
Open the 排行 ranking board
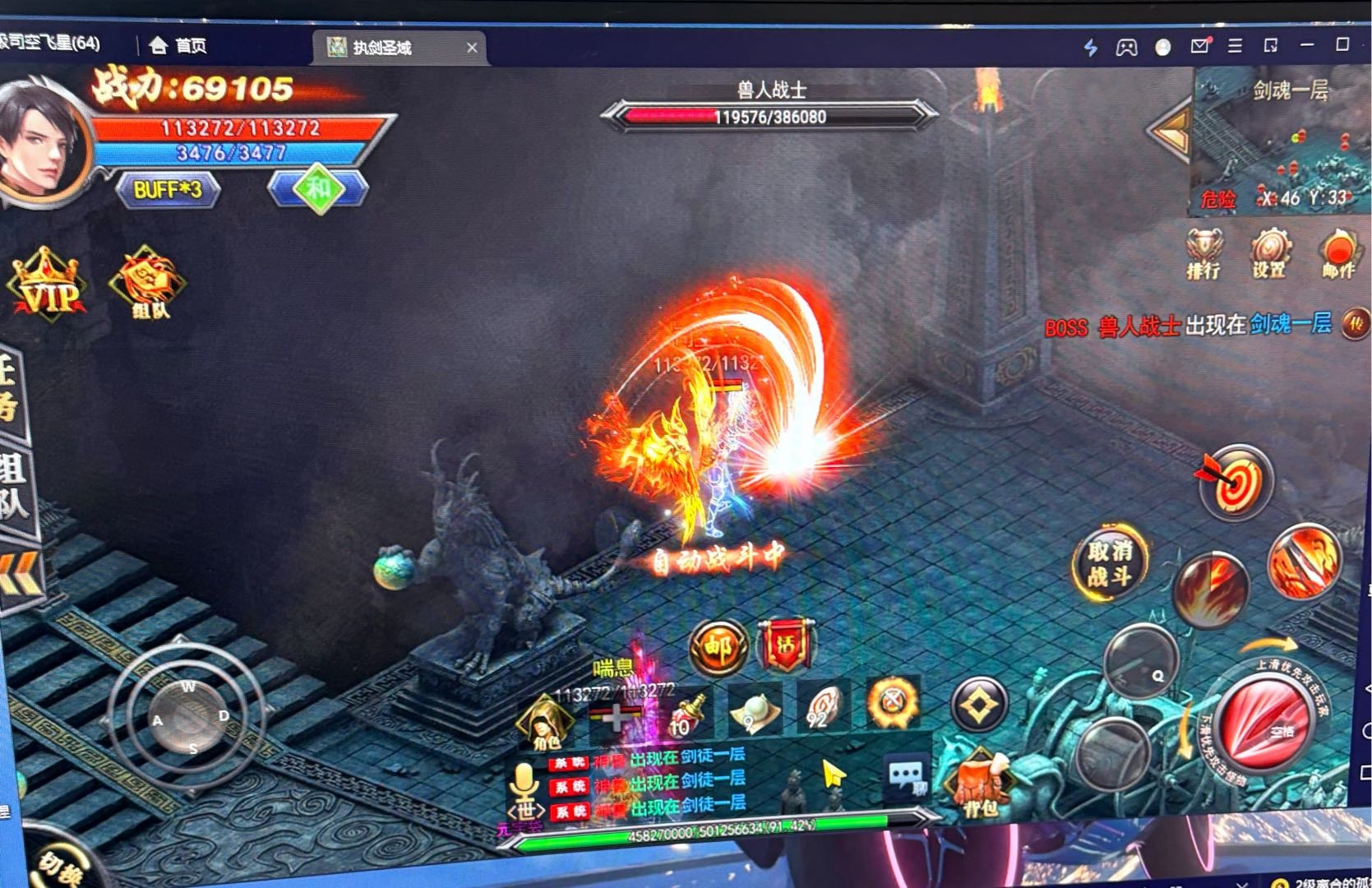tap(1203, 252)
